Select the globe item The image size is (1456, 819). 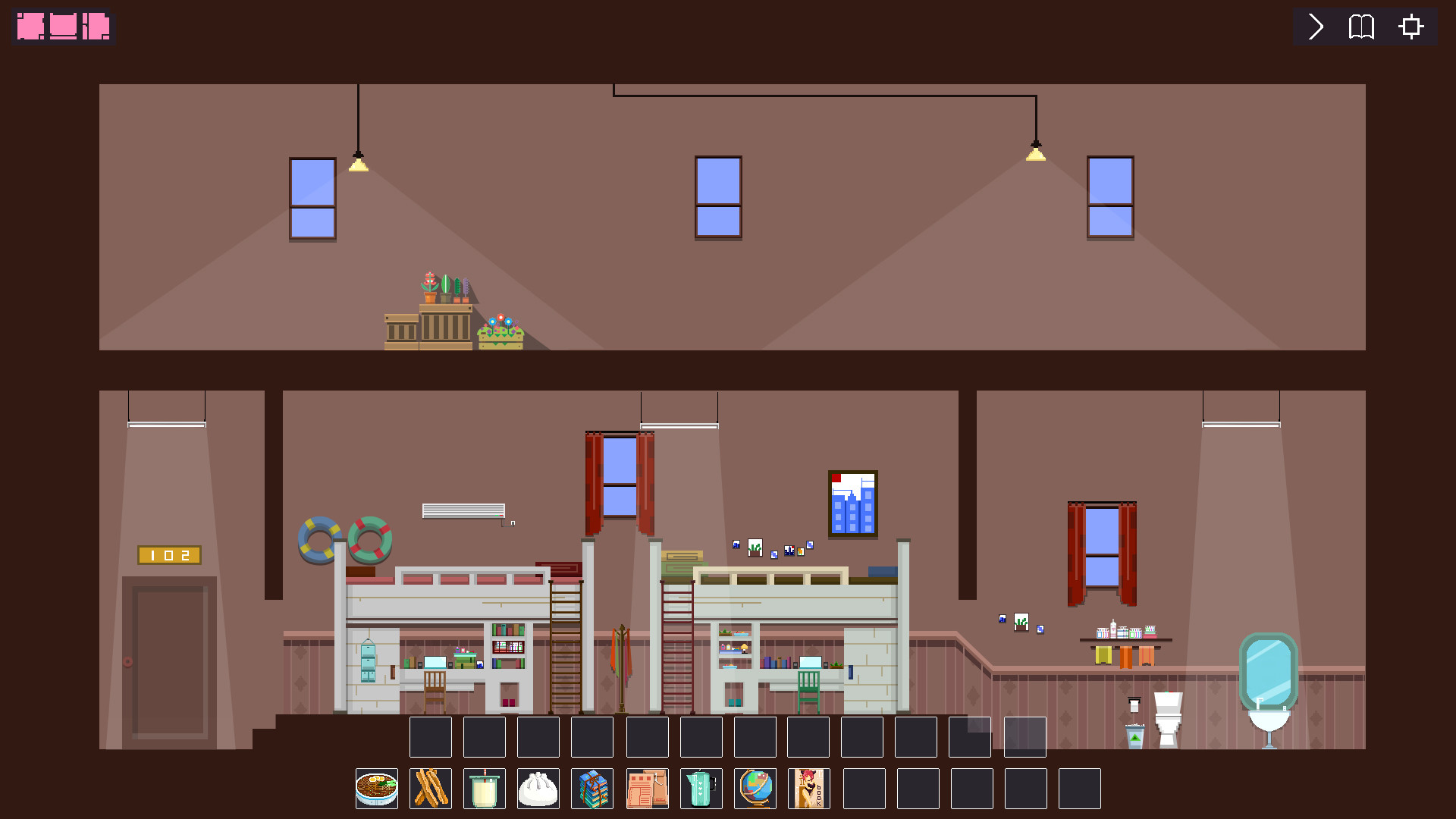click(755, 789)
